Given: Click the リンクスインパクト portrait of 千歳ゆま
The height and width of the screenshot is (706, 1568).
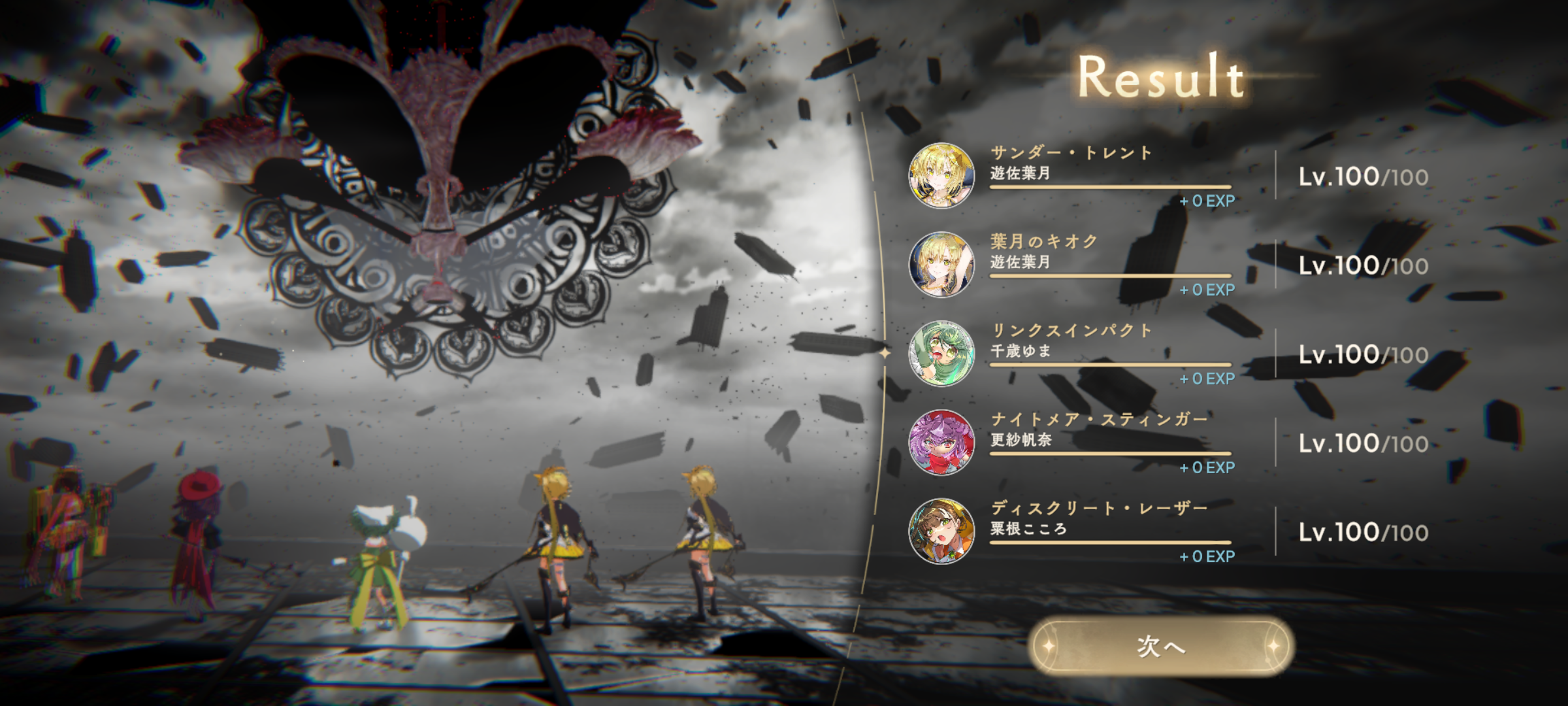Looking at the screenshot, I should (x=941, y=354).
